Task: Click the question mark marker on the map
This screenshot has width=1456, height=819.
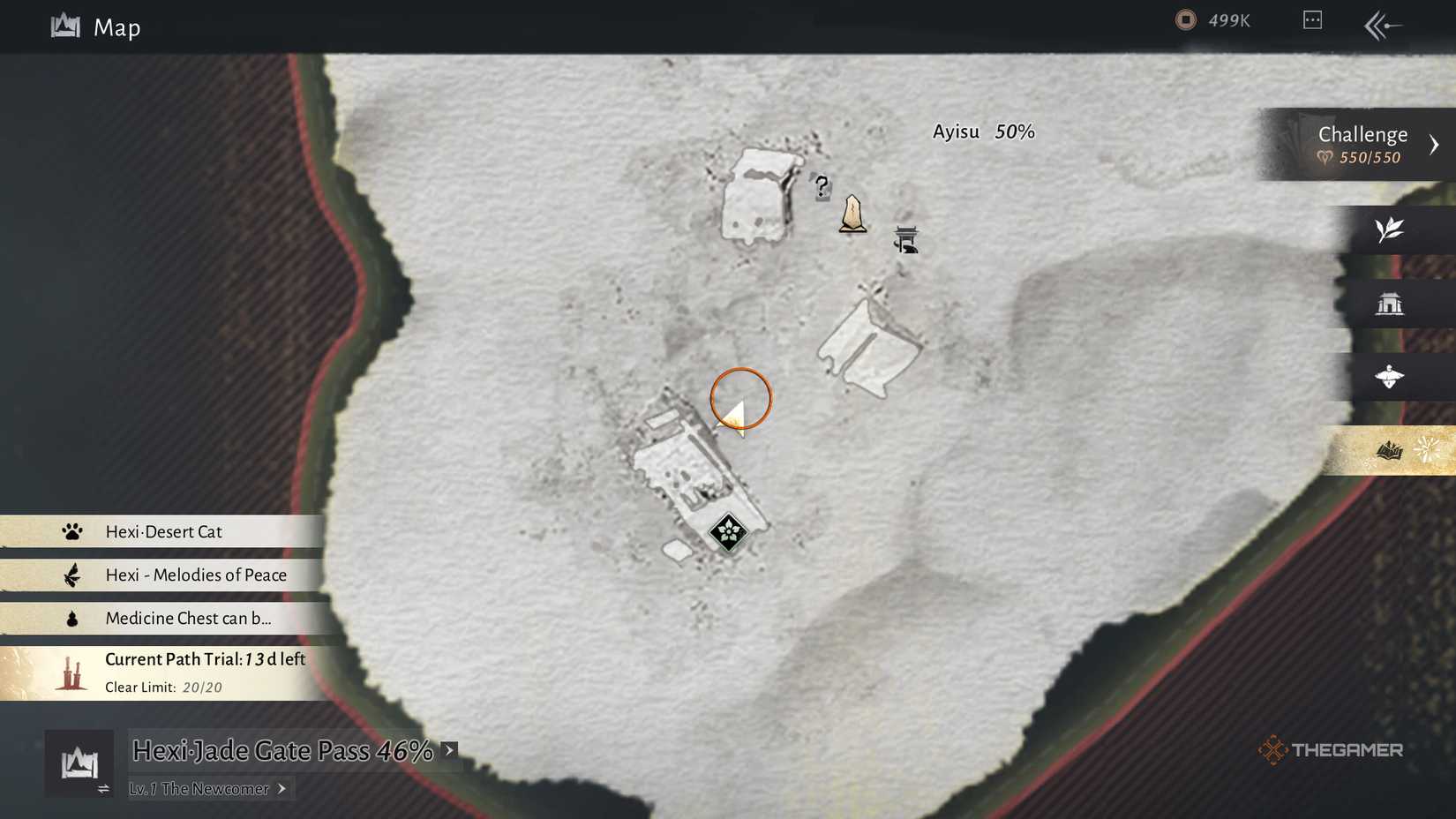Action: (x=821, y=187)
